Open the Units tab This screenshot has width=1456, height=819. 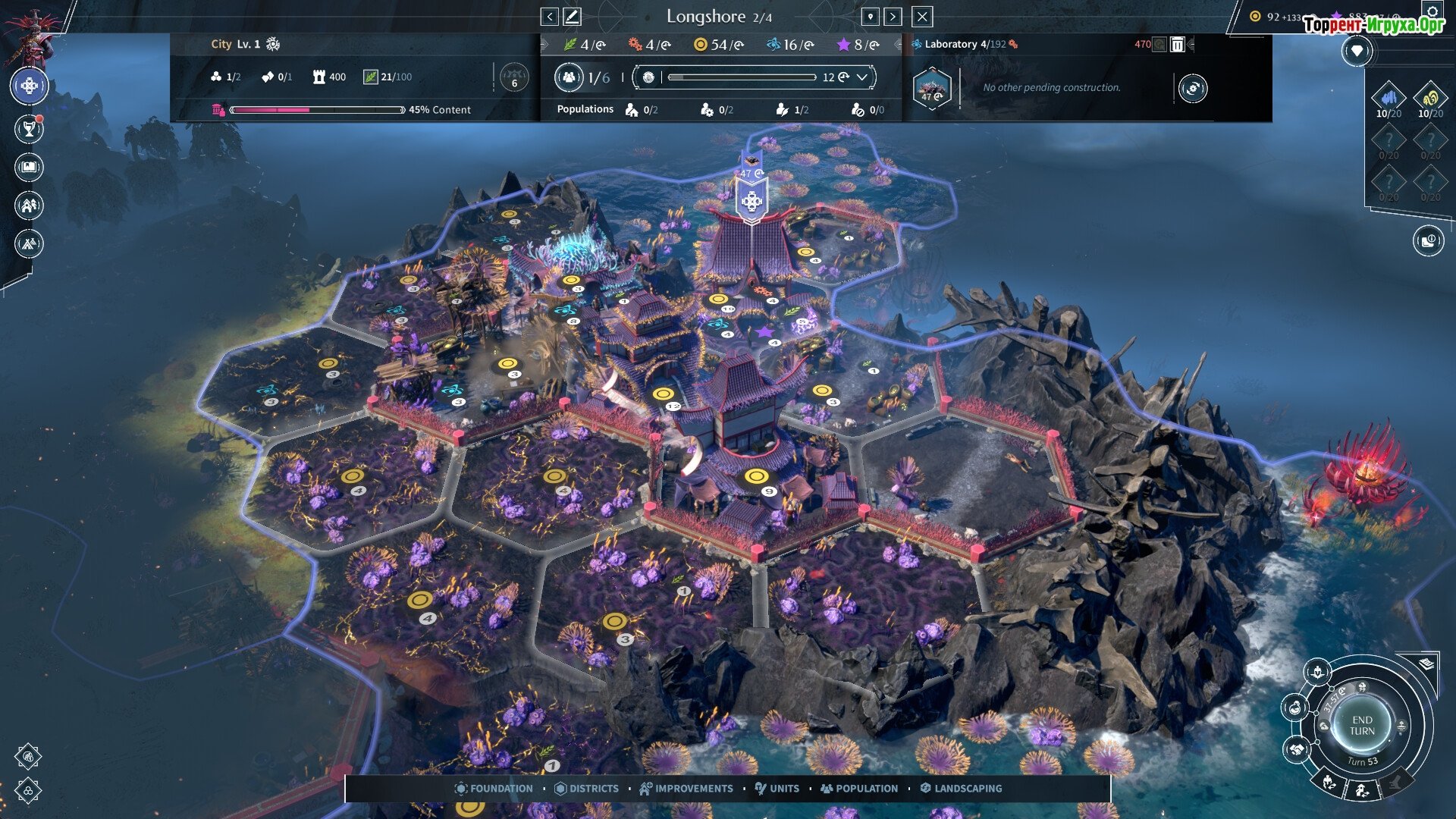(777, 789)
